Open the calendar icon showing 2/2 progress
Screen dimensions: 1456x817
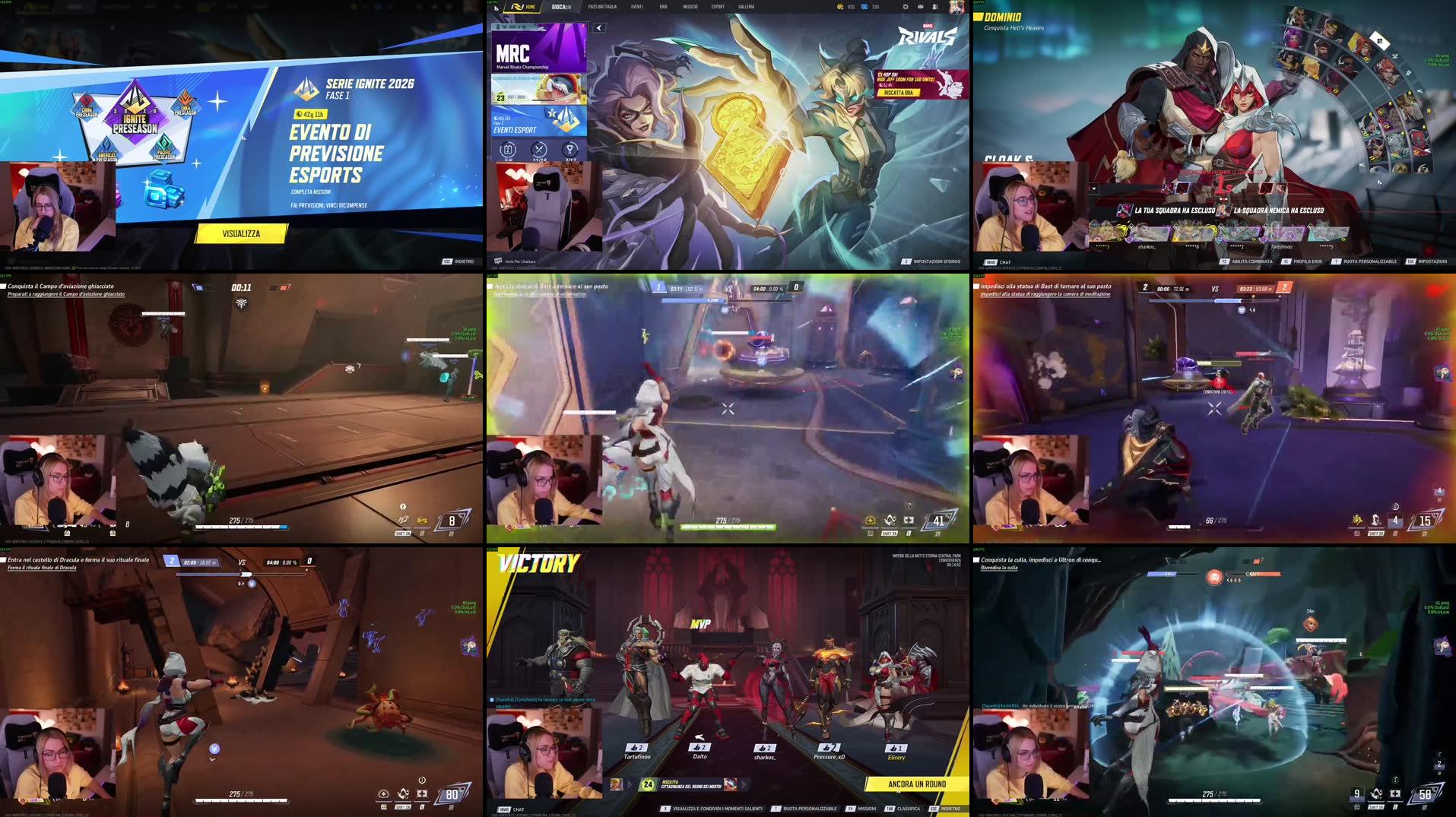click(508, 150)
